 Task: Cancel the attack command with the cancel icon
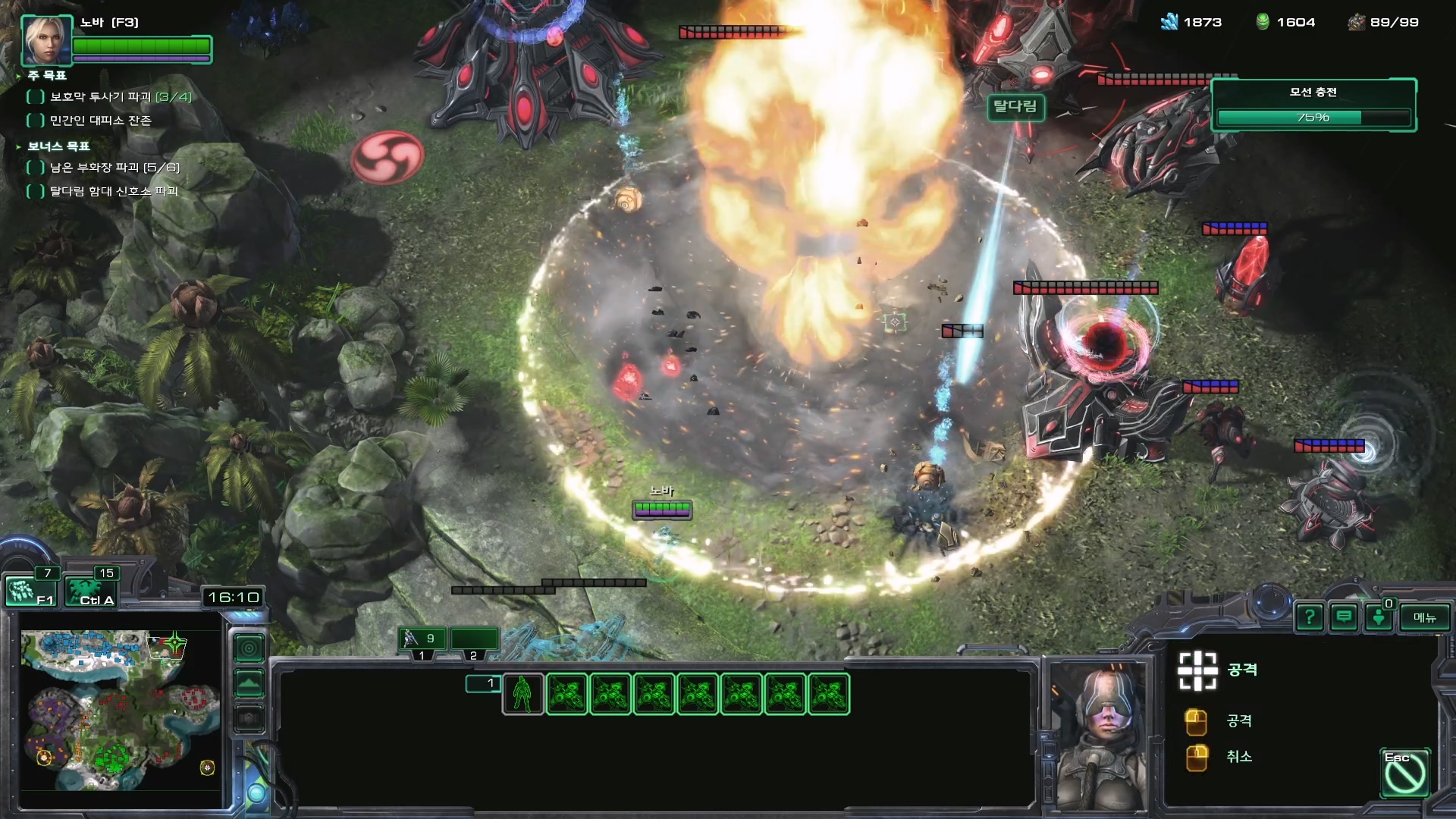coord(1404,773)
